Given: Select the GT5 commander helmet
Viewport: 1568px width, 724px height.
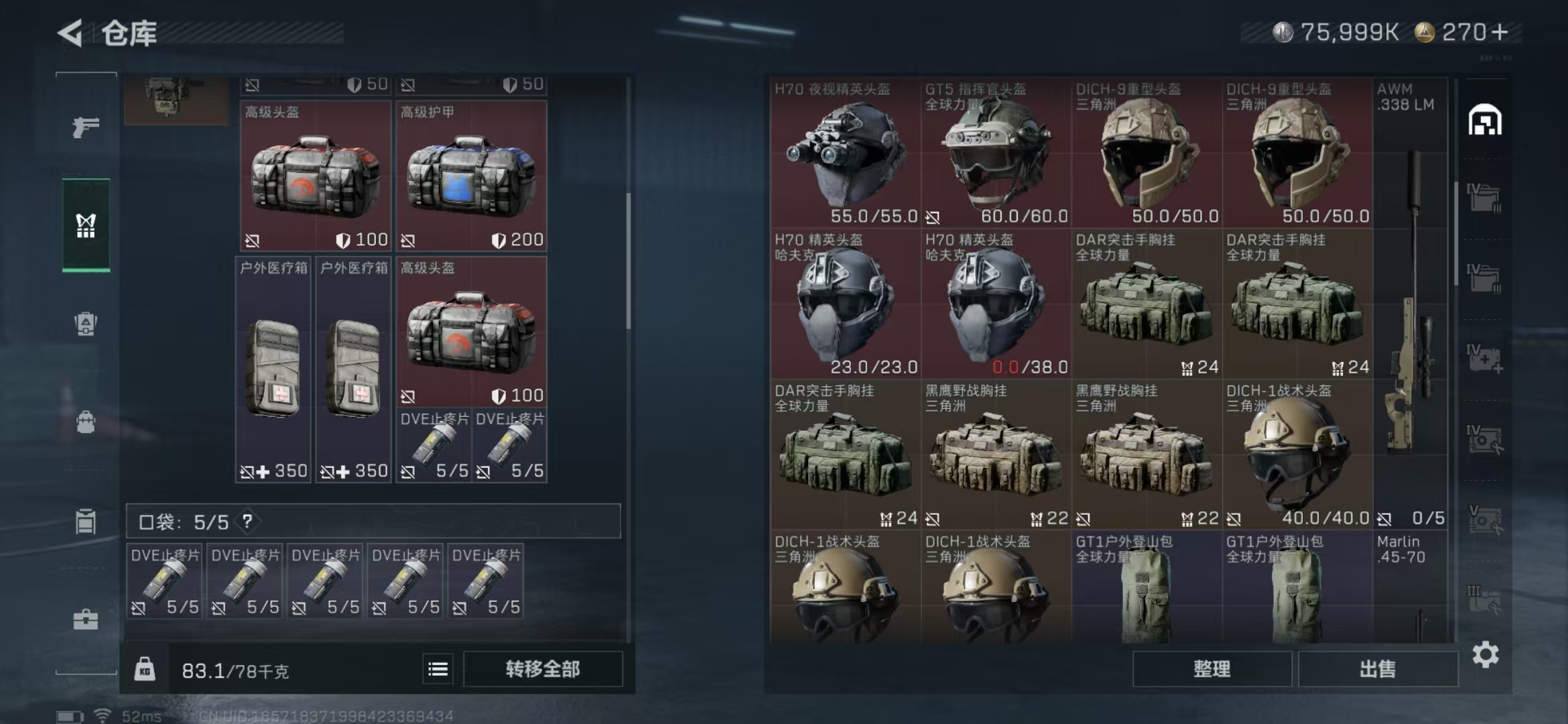Looking at the screenshot, I should point(996,154).
